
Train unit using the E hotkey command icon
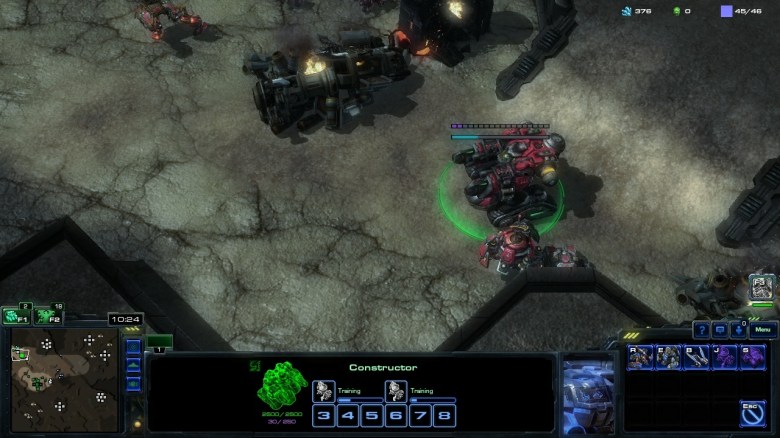(x=668, y=356)
